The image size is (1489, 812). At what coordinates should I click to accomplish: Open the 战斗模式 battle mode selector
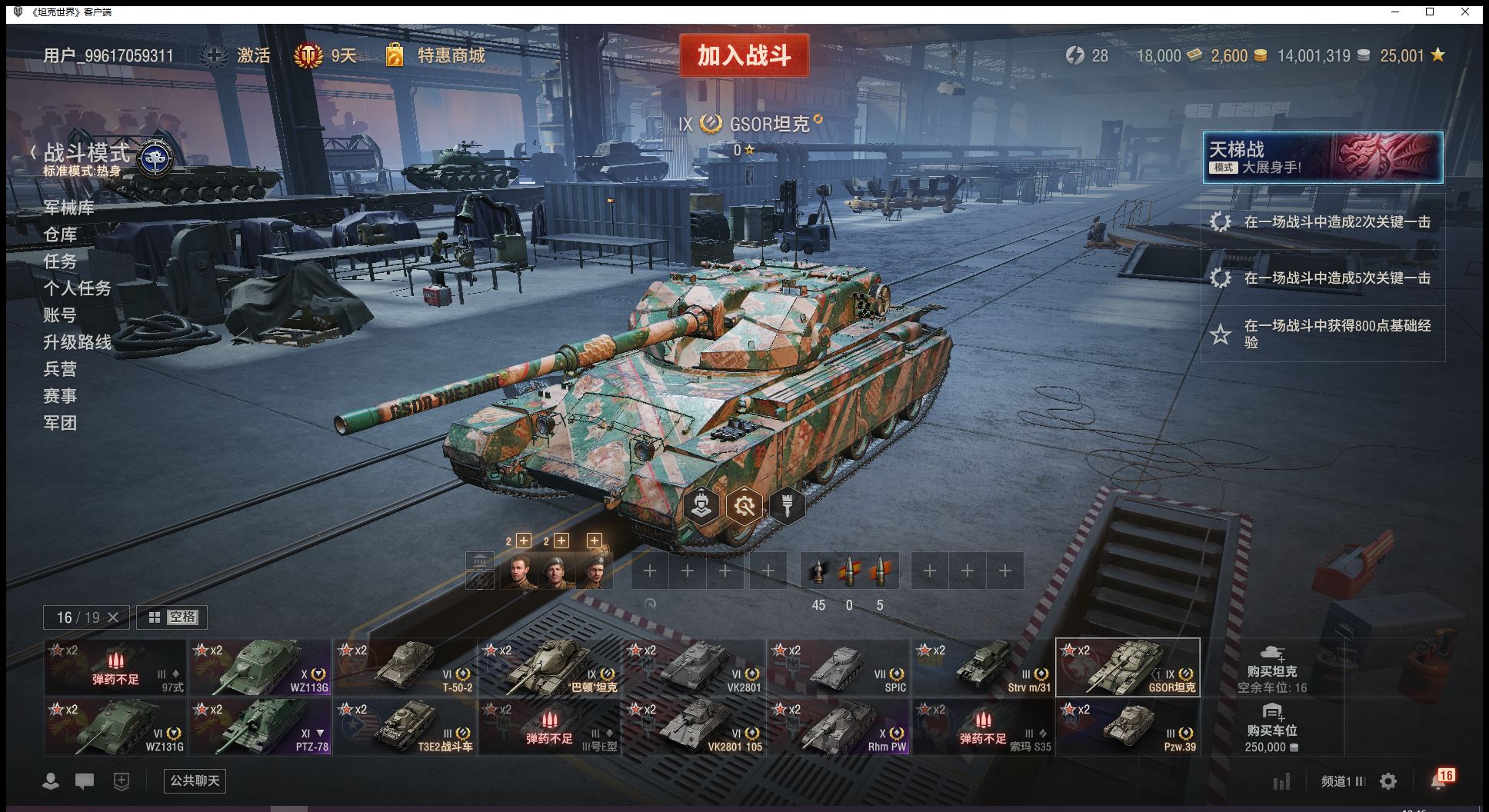(x=87, y=154)
